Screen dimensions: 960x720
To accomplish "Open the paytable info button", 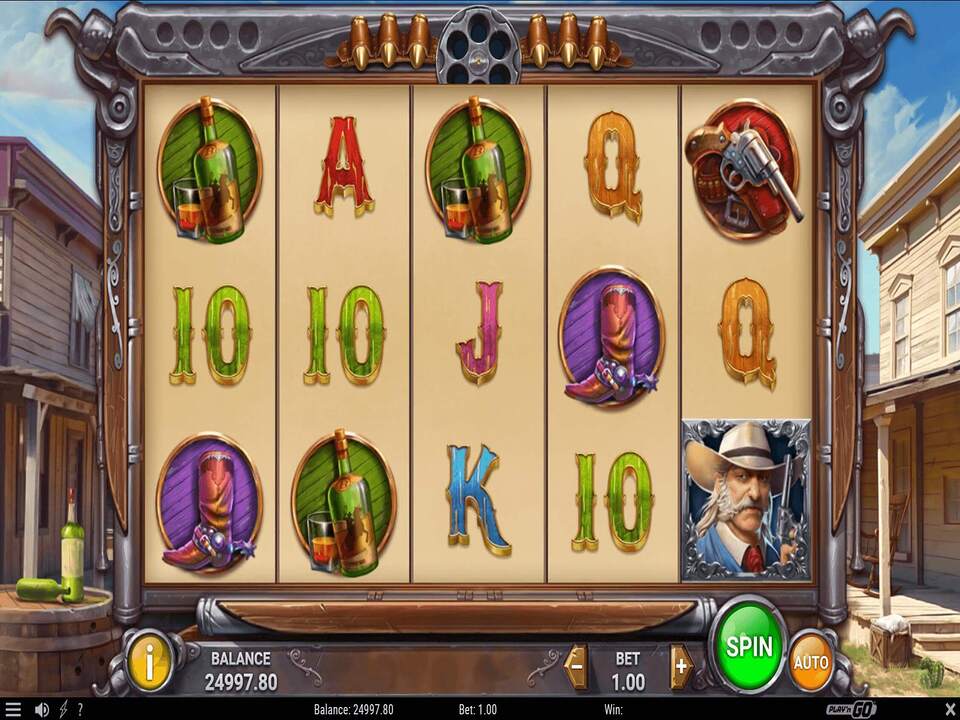I will pyautogui.click(x=149, y=660).
